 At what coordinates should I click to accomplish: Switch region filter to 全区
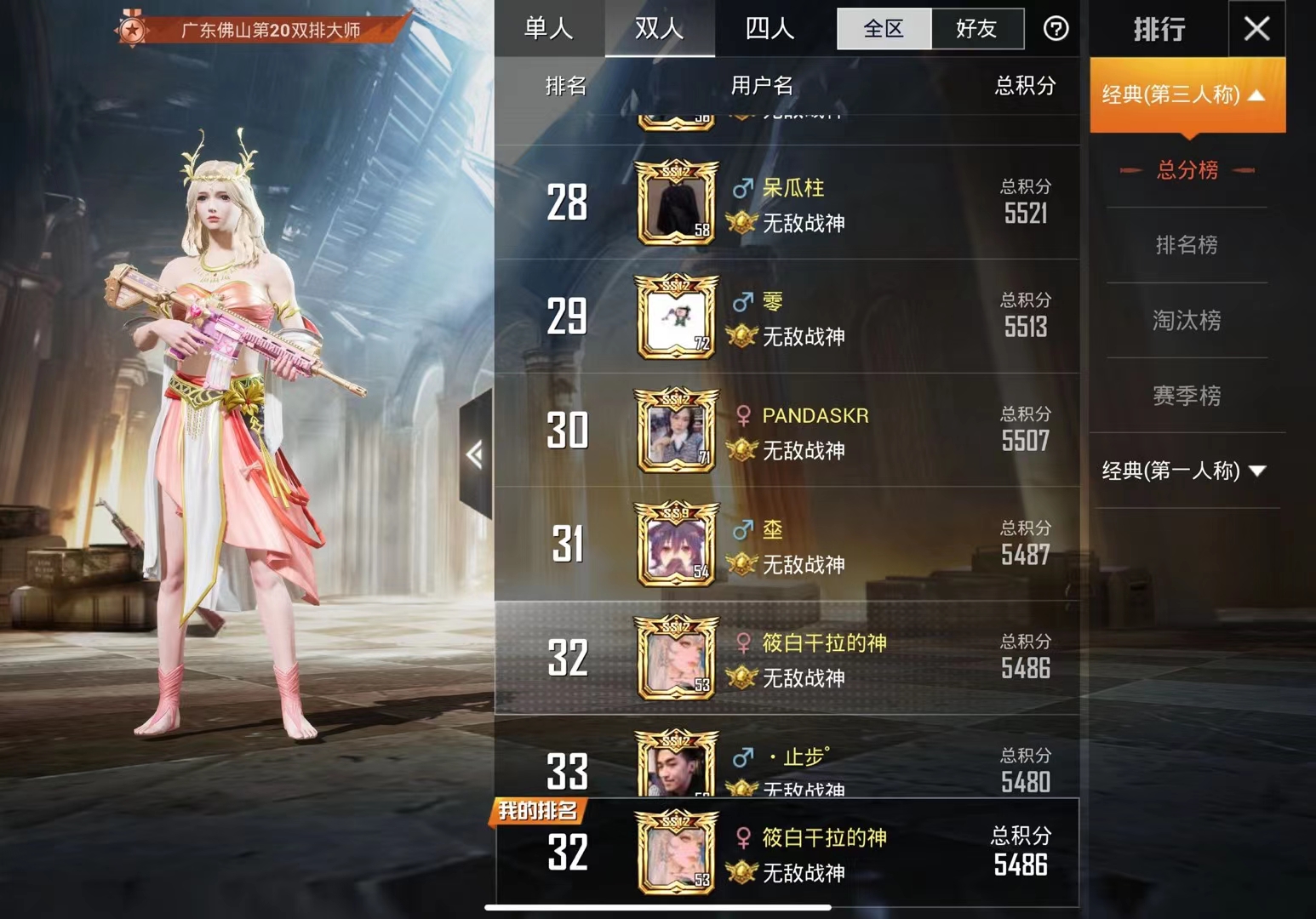883,28
